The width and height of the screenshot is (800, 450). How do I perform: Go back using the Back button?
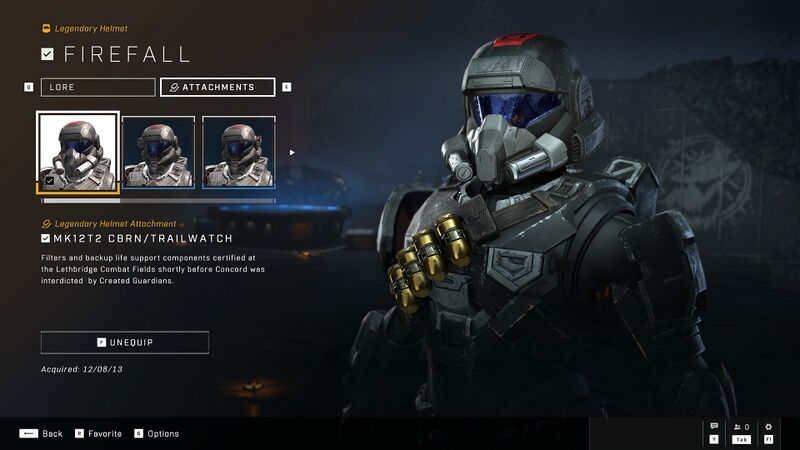41,433
